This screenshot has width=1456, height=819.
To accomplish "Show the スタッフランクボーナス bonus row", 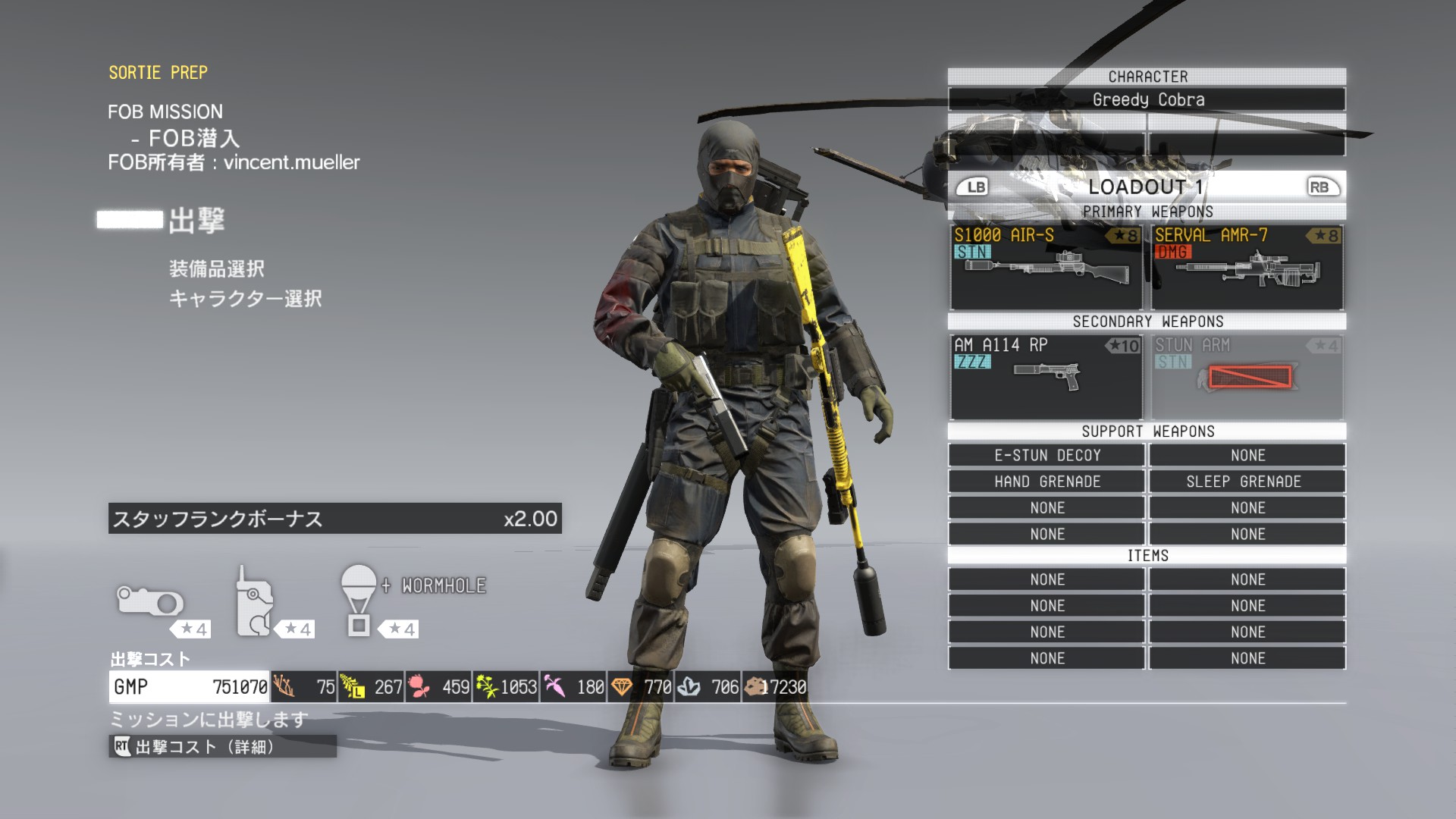I will click(334, 519).
